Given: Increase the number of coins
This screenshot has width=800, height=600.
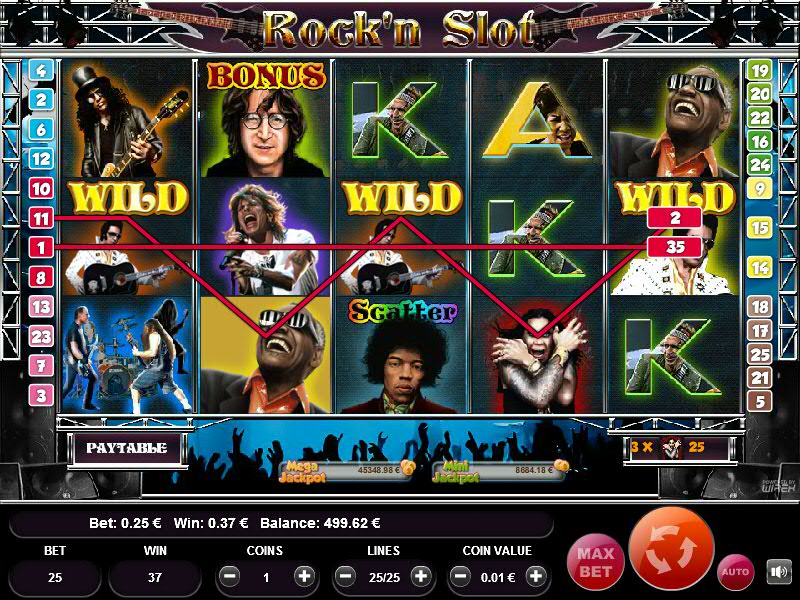Looking at the screenshot, I should pos(304,577).
